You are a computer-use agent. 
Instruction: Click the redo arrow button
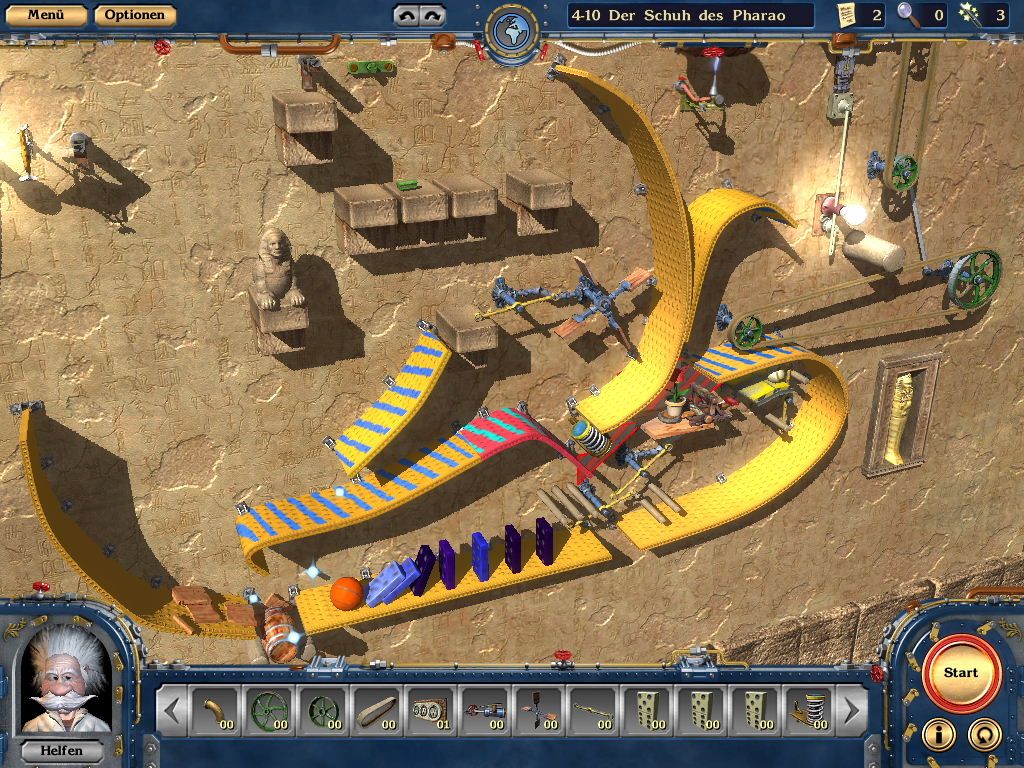click(x=432, y=15)
